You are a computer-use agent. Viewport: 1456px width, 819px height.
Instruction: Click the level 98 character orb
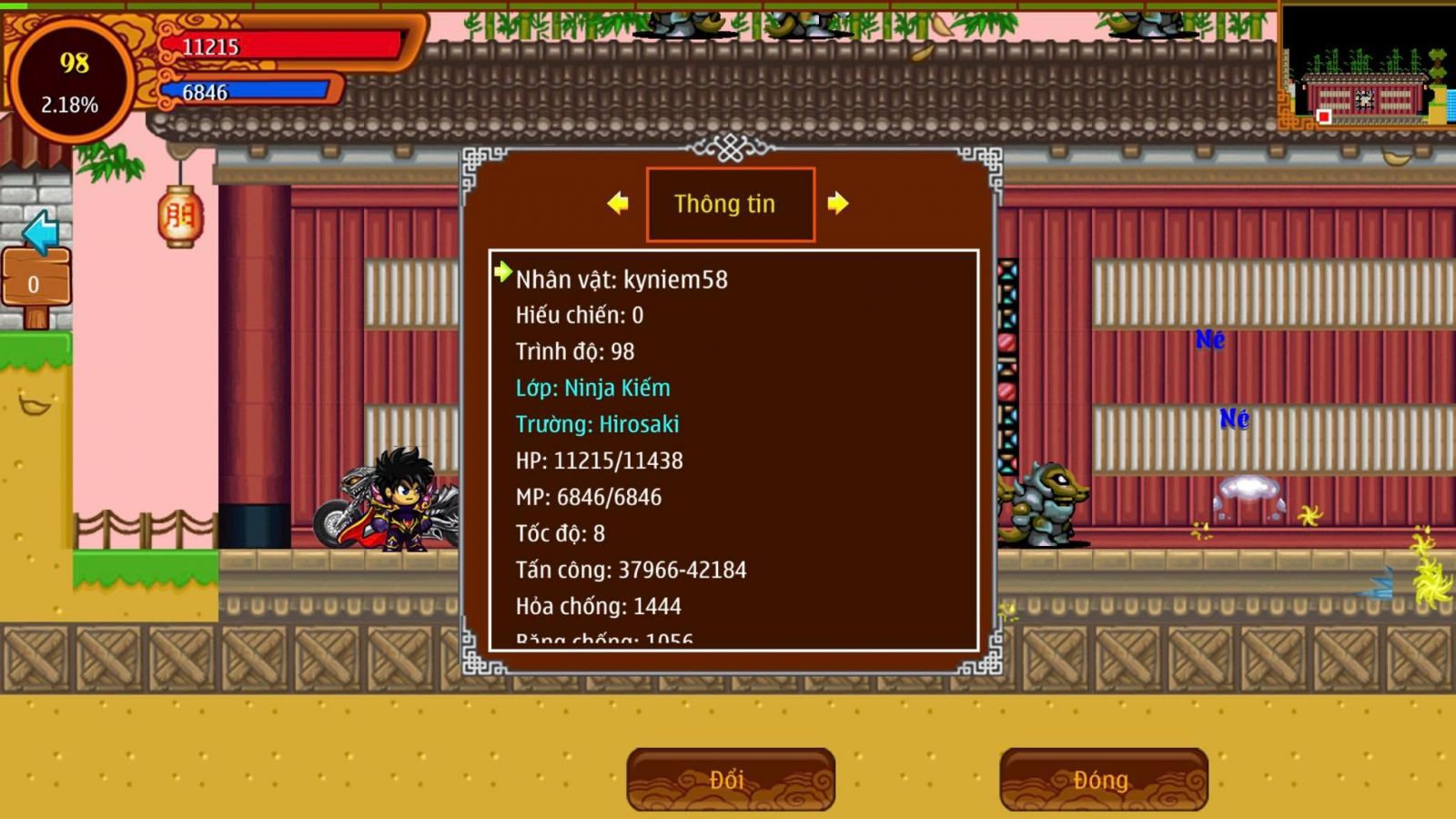click(70, 82)
